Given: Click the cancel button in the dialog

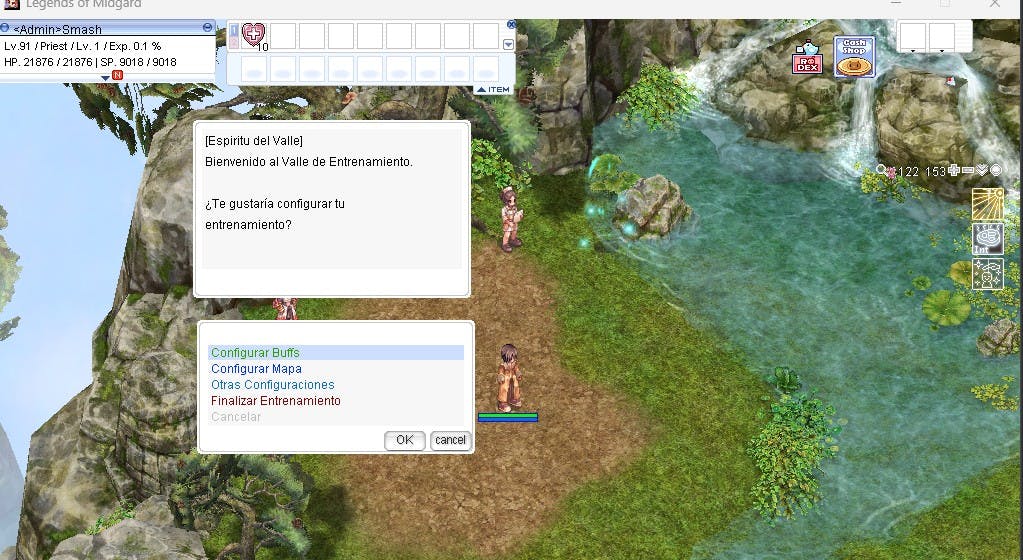Looking at the screenshot, I should point(450,440).
